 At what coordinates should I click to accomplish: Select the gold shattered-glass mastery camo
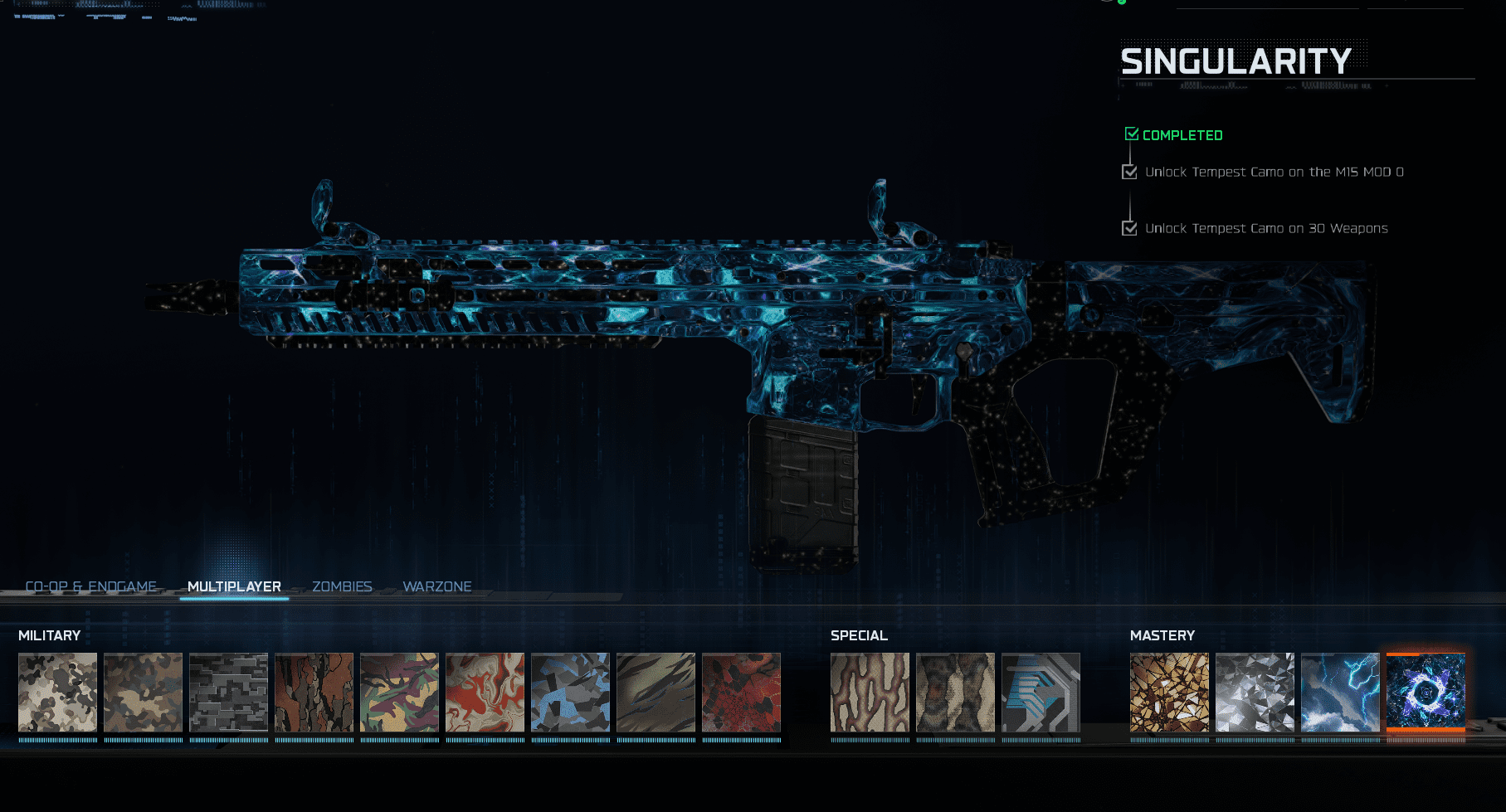pyautogui.click(x=1170, y=693)
